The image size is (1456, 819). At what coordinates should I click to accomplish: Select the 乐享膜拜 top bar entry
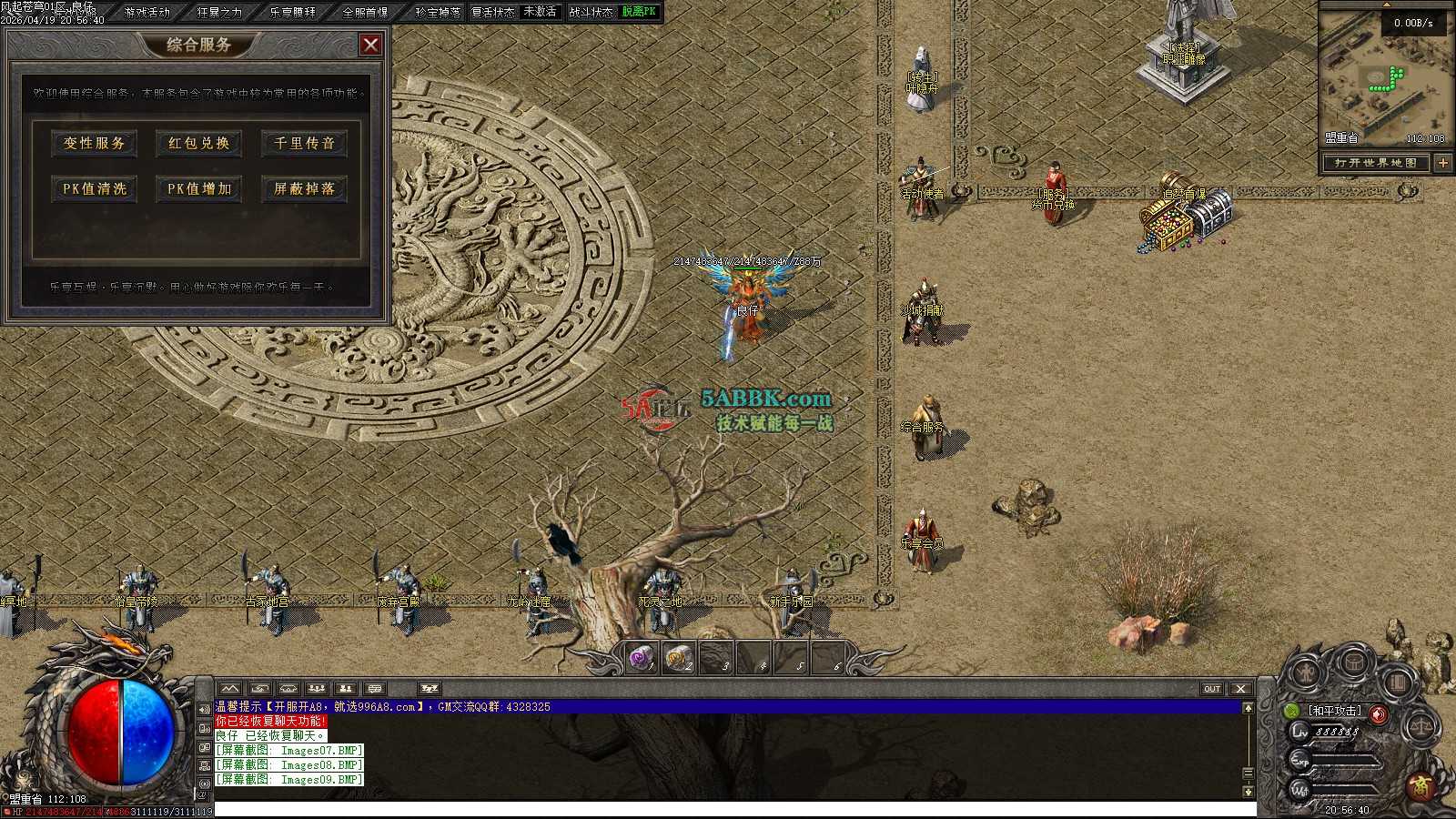click(x=292, y=12)
